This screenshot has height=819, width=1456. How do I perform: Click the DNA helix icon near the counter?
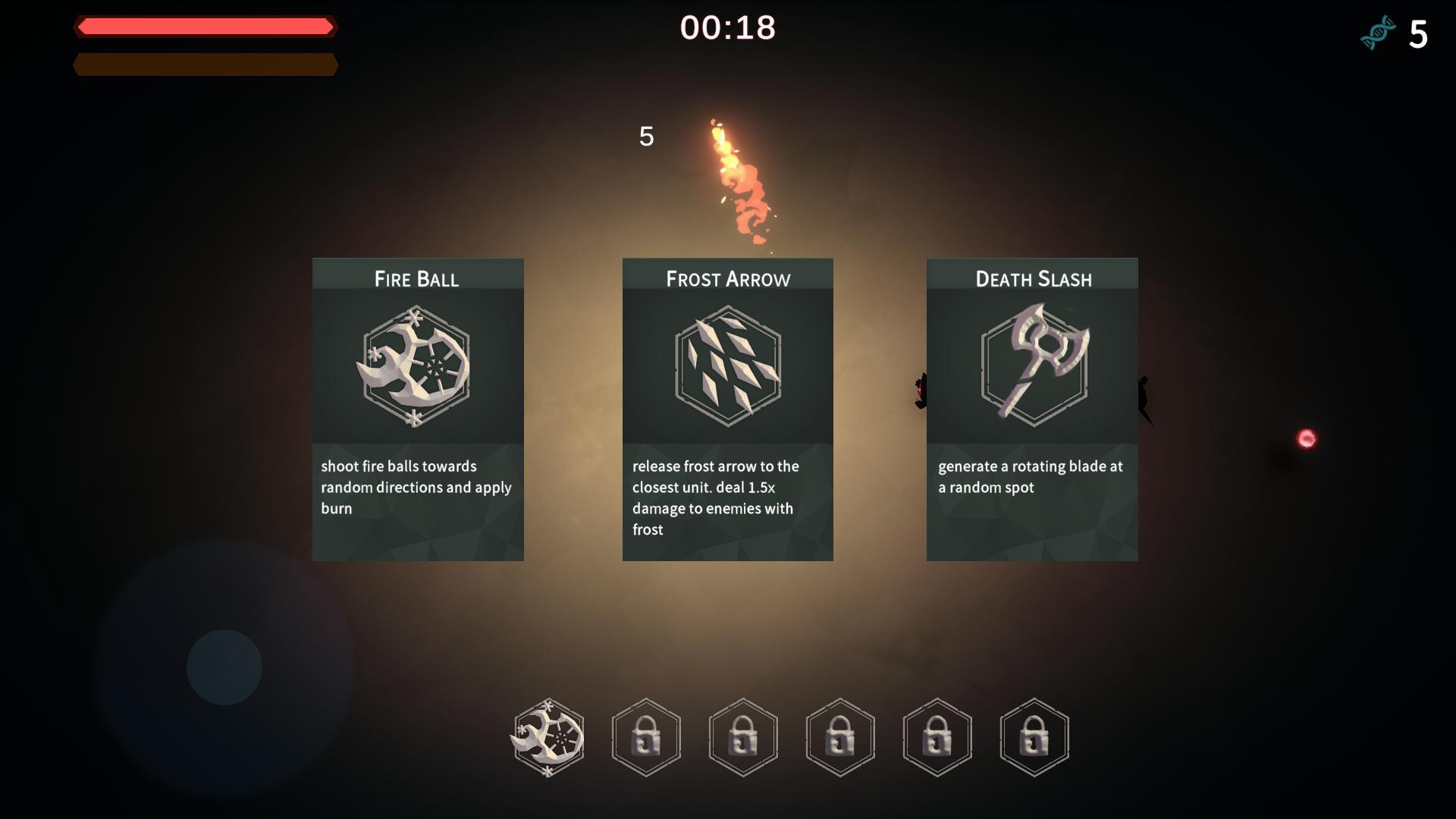point(1379,32)
